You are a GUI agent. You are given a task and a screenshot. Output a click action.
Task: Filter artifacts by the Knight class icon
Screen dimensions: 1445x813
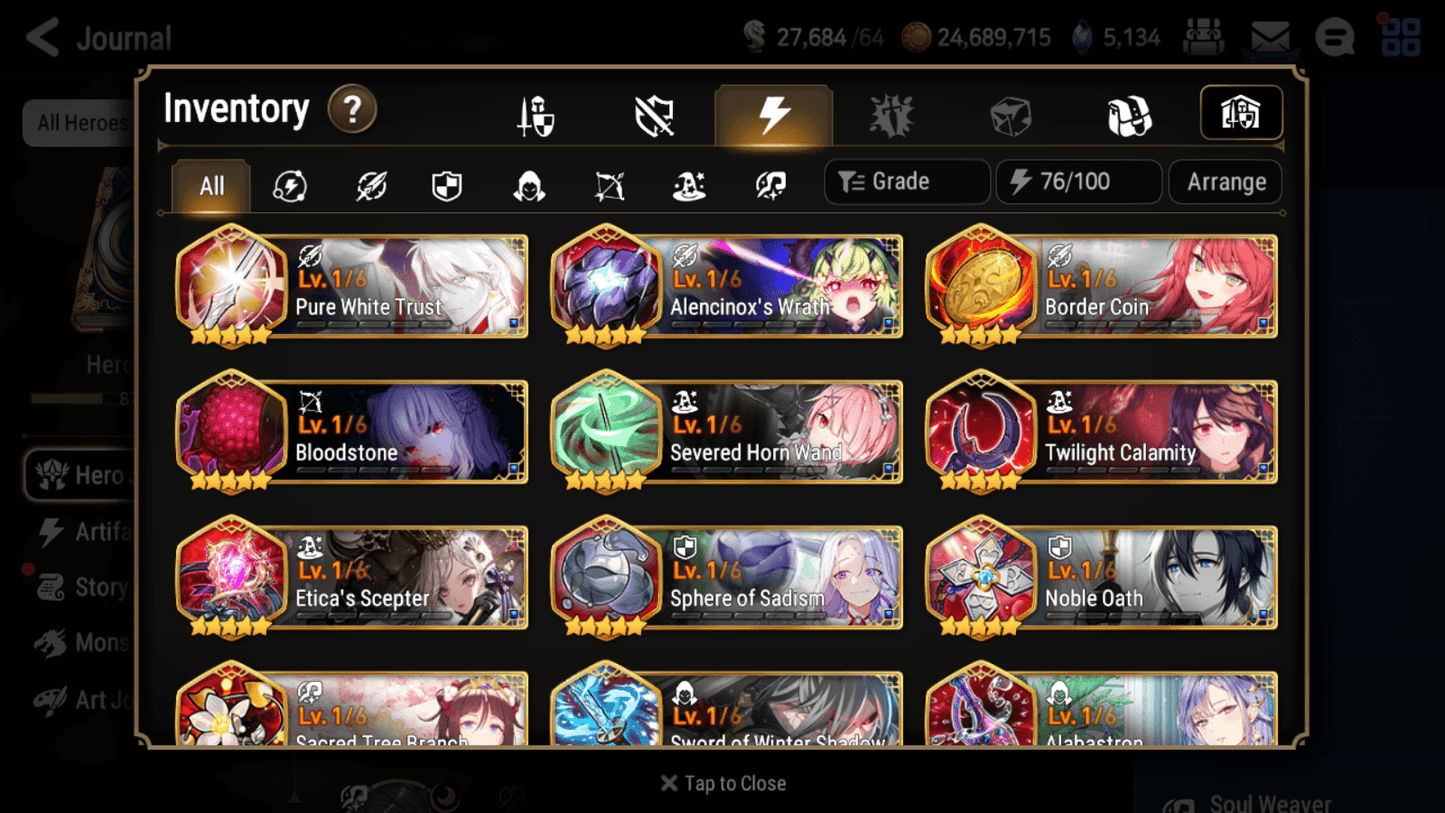point(446,186)
